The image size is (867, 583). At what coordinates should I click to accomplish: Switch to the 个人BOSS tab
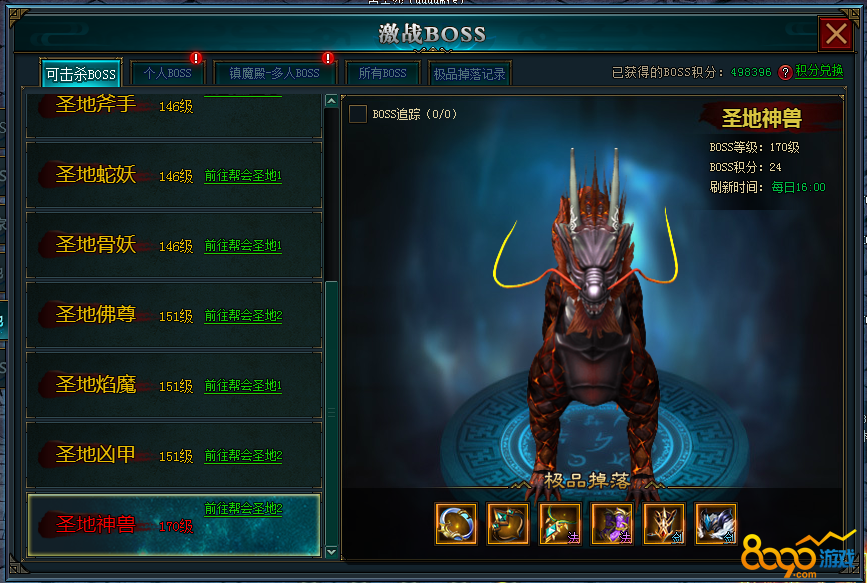pyautogui.click(x=167, y=73)
